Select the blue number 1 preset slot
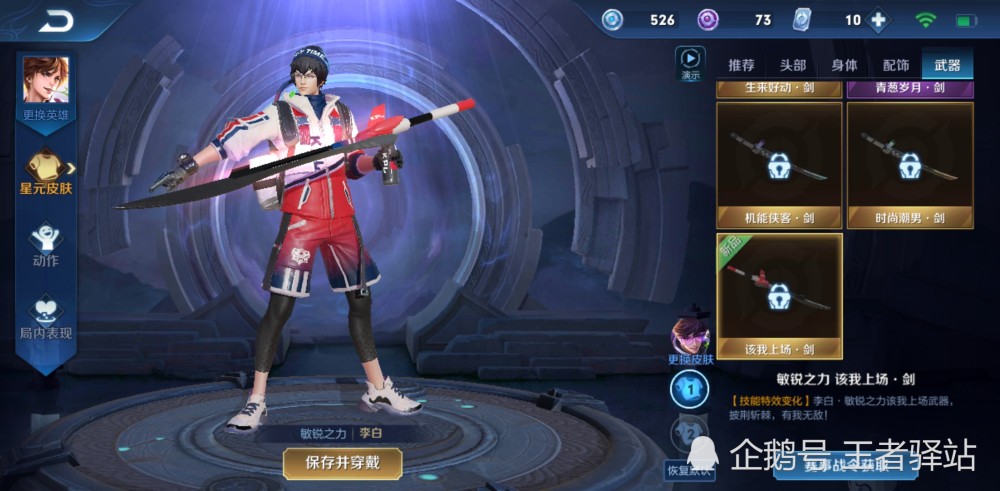This screenshot has width=1000, height=491. point(689,390)
